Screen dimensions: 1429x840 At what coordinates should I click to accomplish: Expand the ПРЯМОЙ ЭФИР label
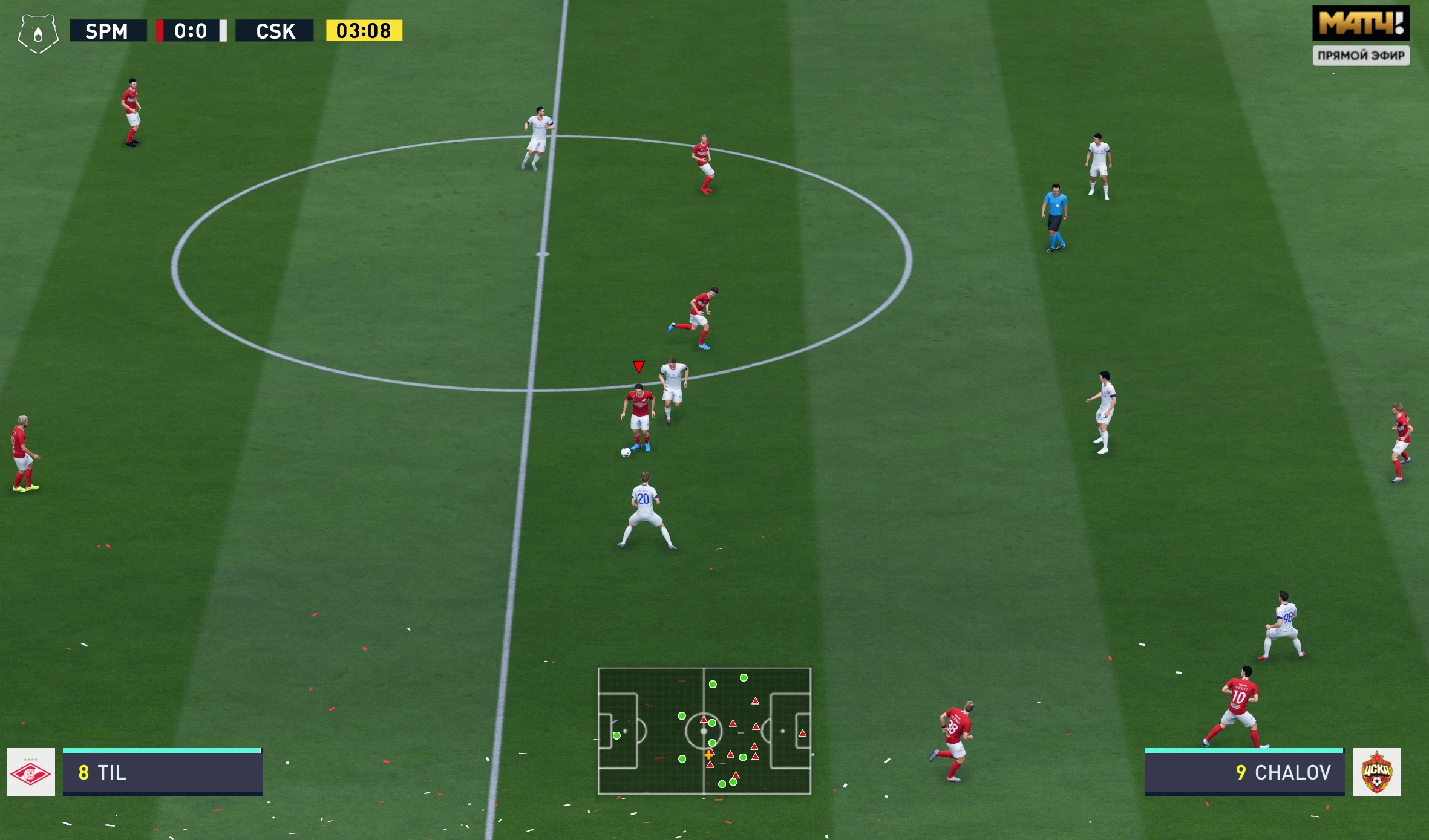pos(1361,56)
